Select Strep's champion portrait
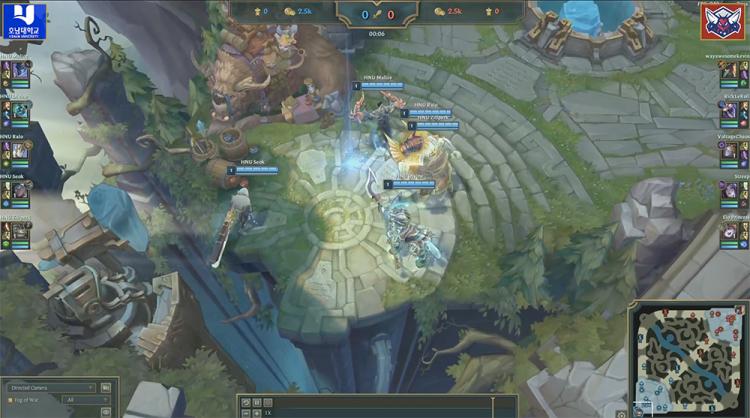 pyautogui.click(x=731, y=194)
